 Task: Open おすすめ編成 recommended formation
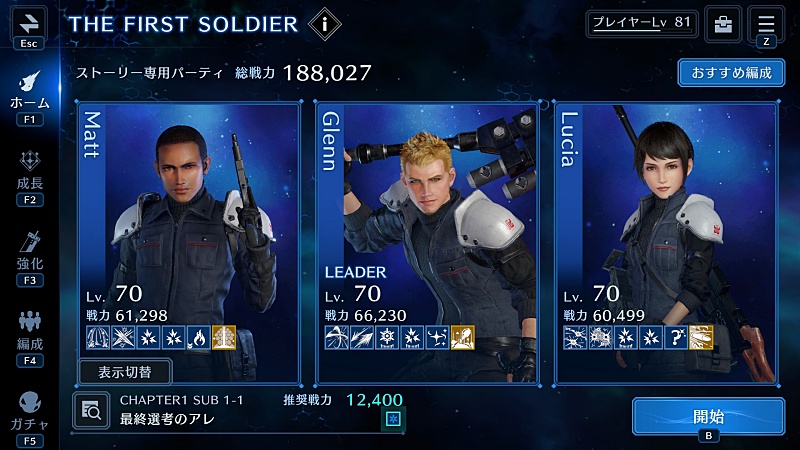(x=730, y=73)
